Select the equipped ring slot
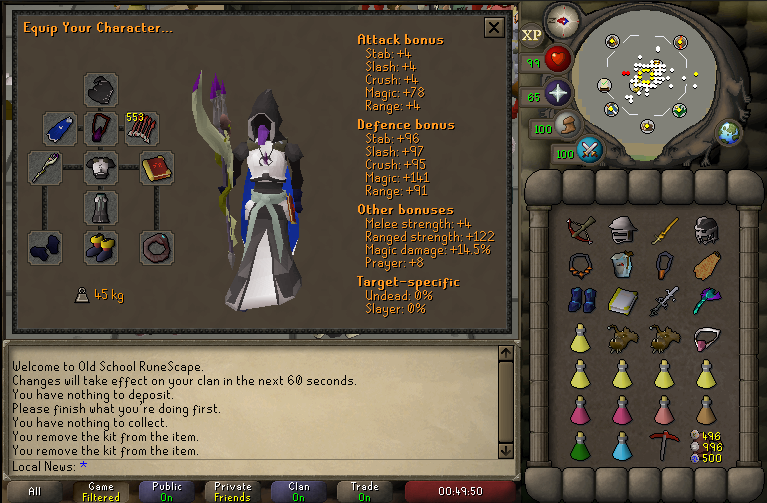Viewport: 767px width, 503px height. [x=157, y=245]
